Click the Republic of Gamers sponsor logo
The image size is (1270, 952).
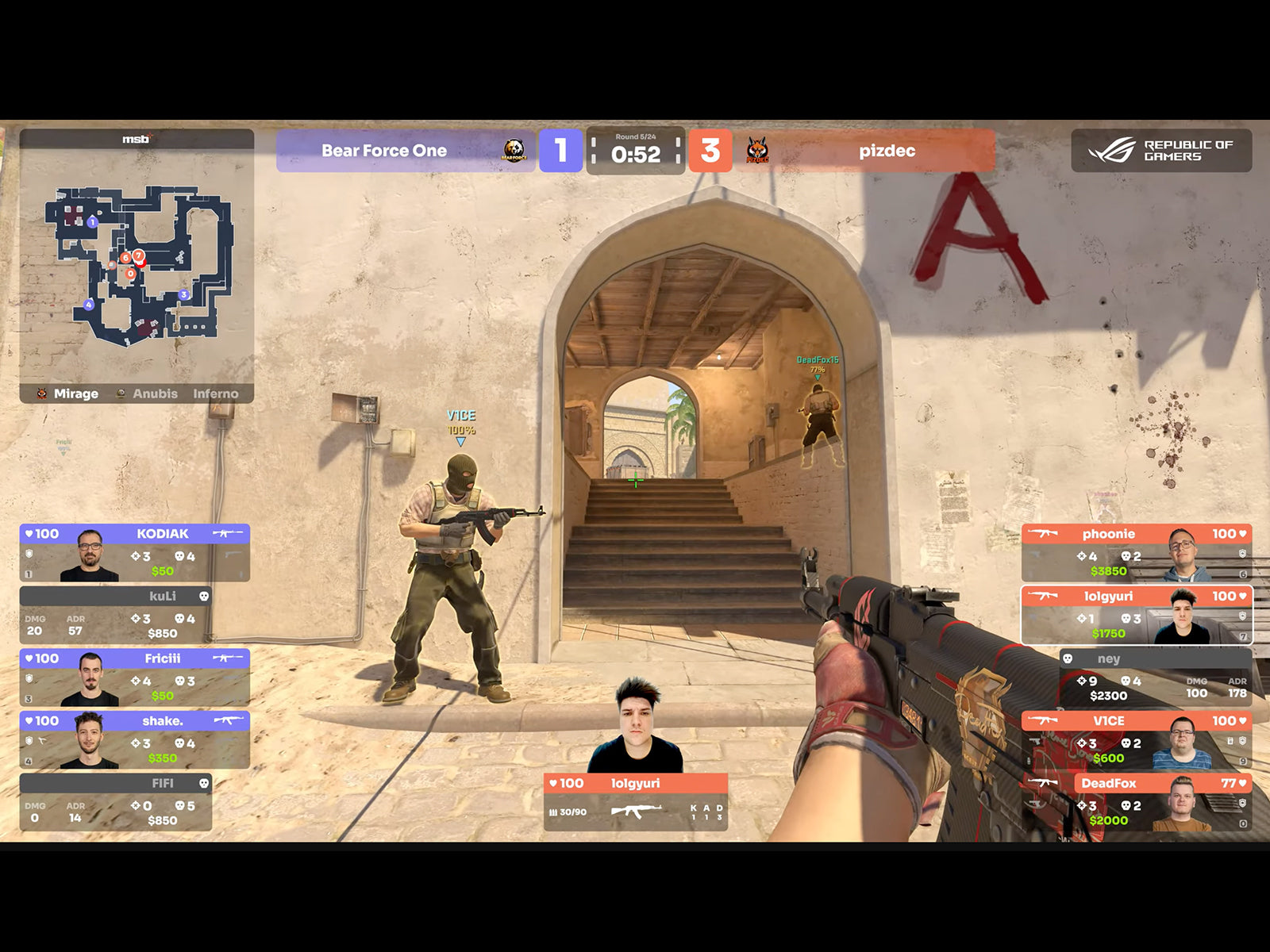1160,151
